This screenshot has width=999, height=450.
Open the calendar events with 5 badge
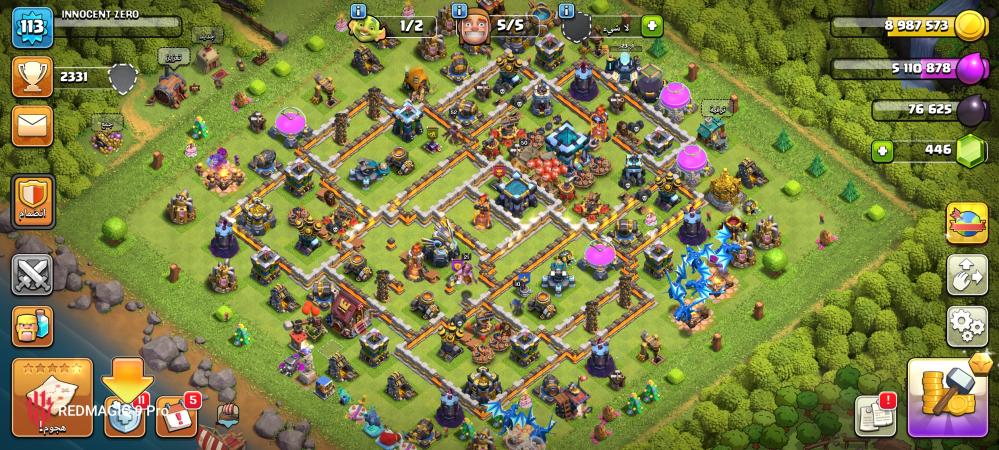(177, 416)
